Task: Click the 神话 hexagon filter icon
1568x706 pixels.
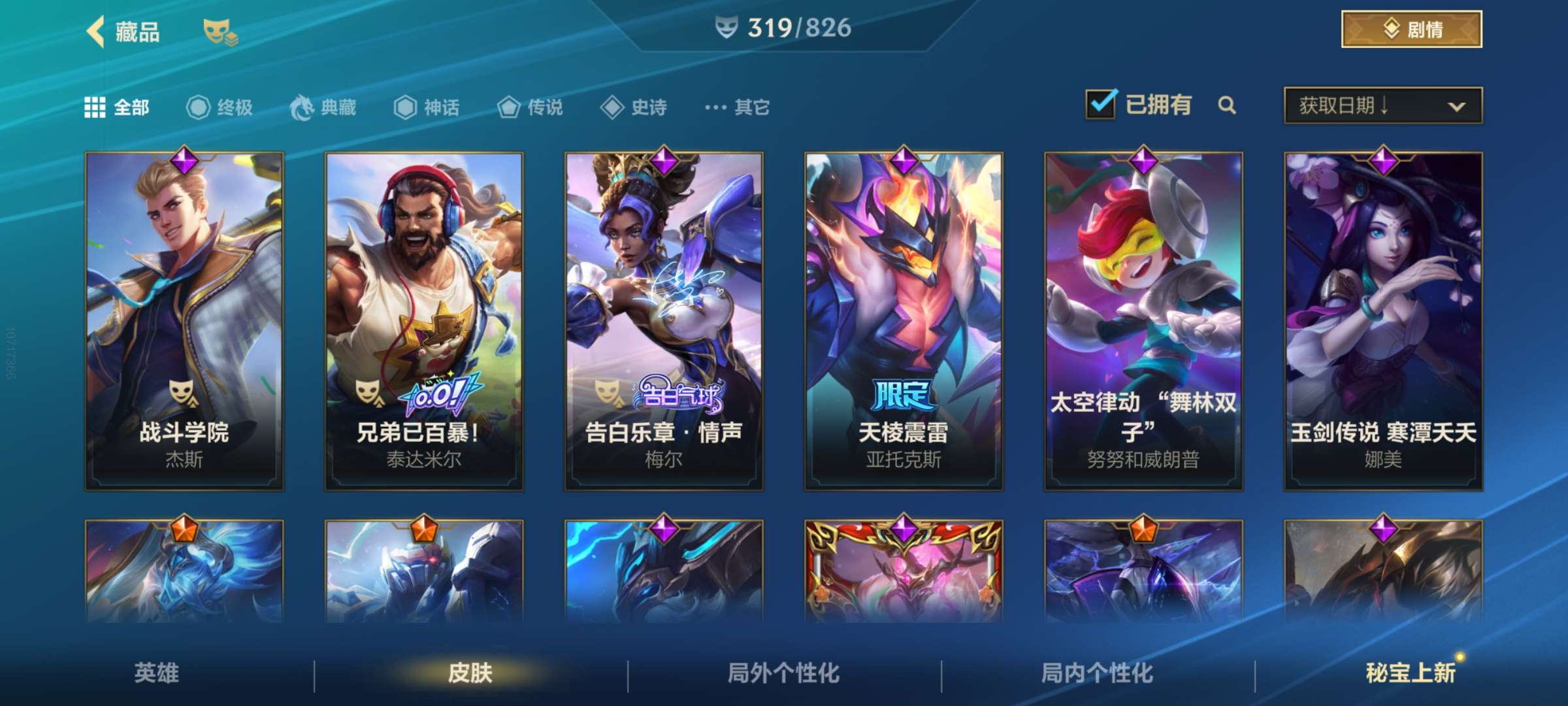Action: pos(405,108)
